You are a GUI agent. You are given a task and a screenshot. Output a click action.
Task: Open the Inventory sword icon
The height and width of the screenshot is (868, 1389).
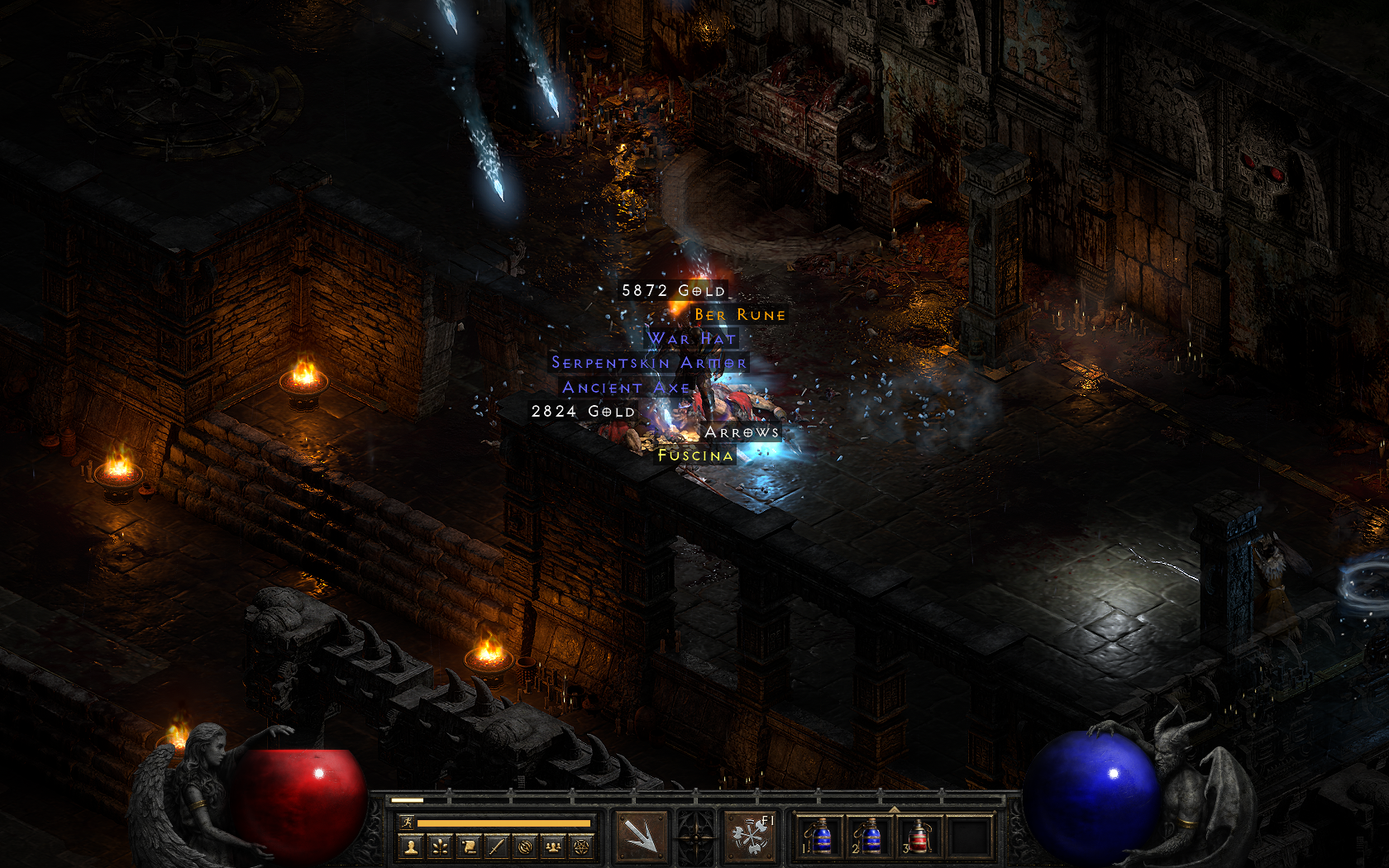[495, 847]
